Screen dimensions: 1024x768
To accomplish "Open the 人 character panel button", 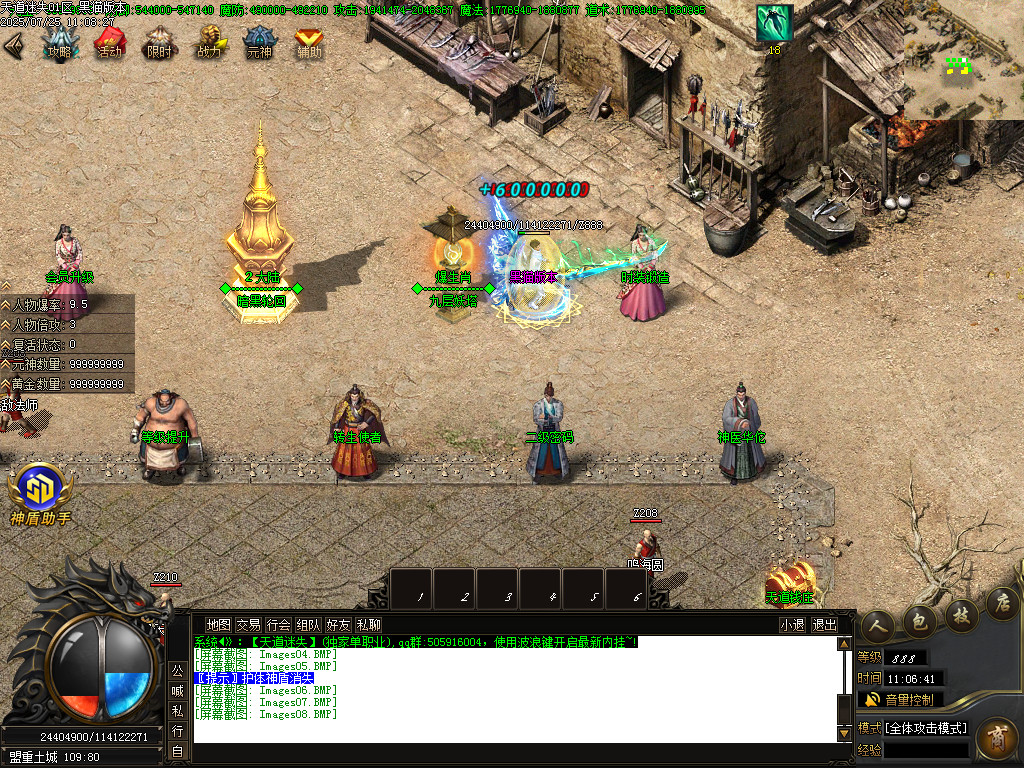I will [876, 623].
